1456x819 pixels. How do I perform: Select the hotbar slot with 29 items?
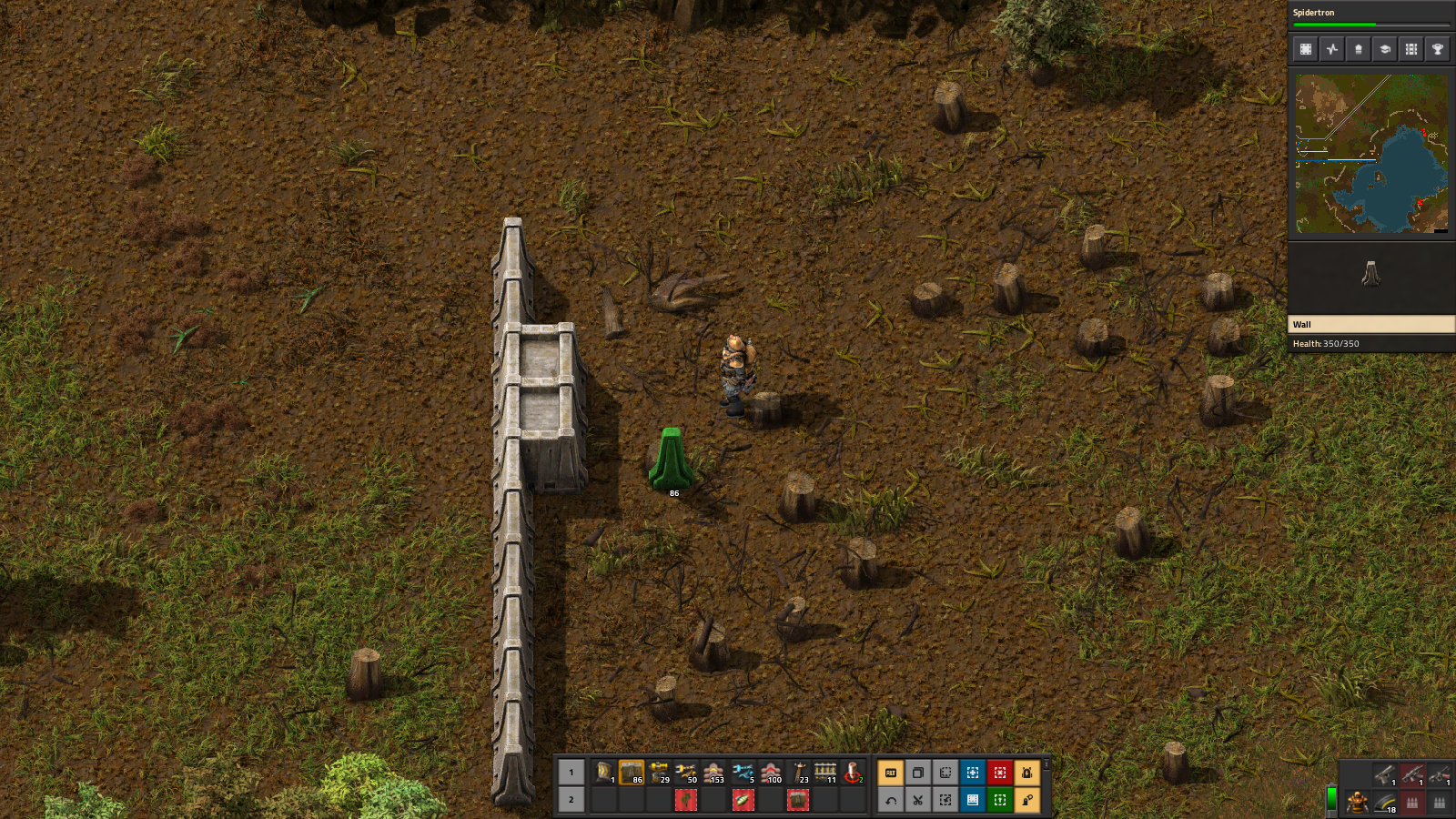(x=659, y=773)
